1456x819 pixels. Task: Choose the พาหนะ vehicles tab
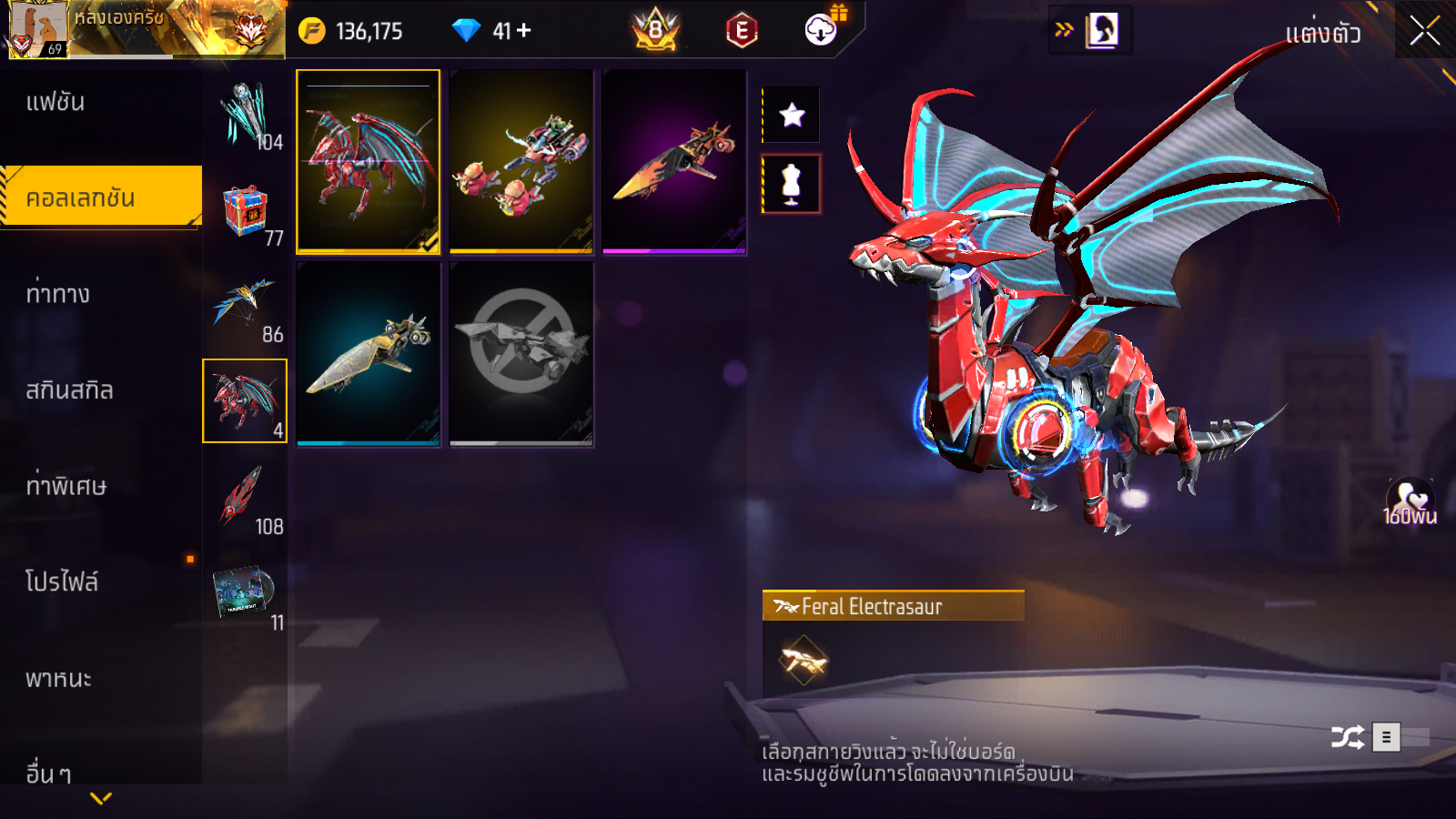tap(58, 679)
